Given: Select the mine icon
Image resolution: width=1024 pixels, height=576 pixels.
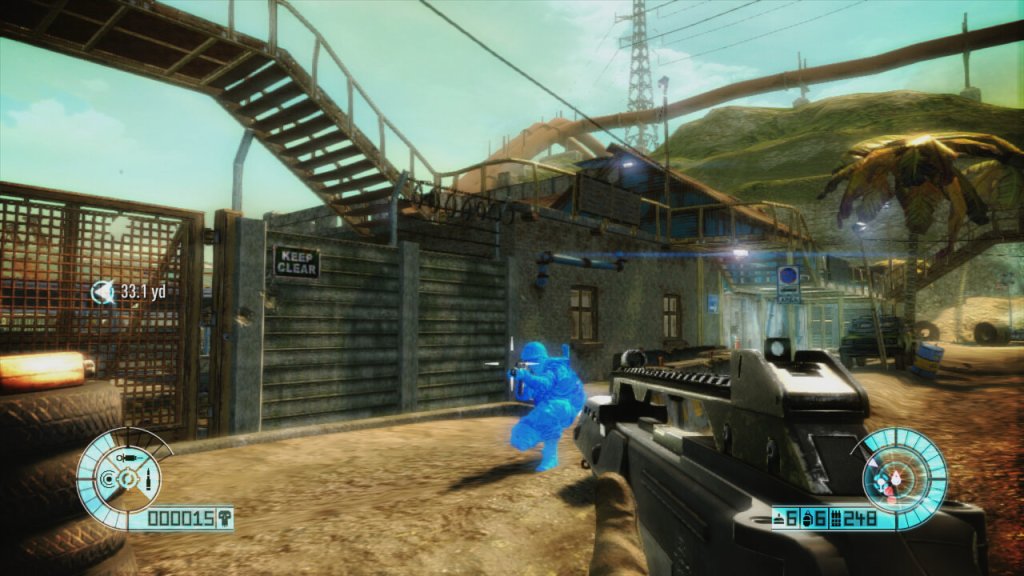Looking at the screenshot, I should pos(780,518).
